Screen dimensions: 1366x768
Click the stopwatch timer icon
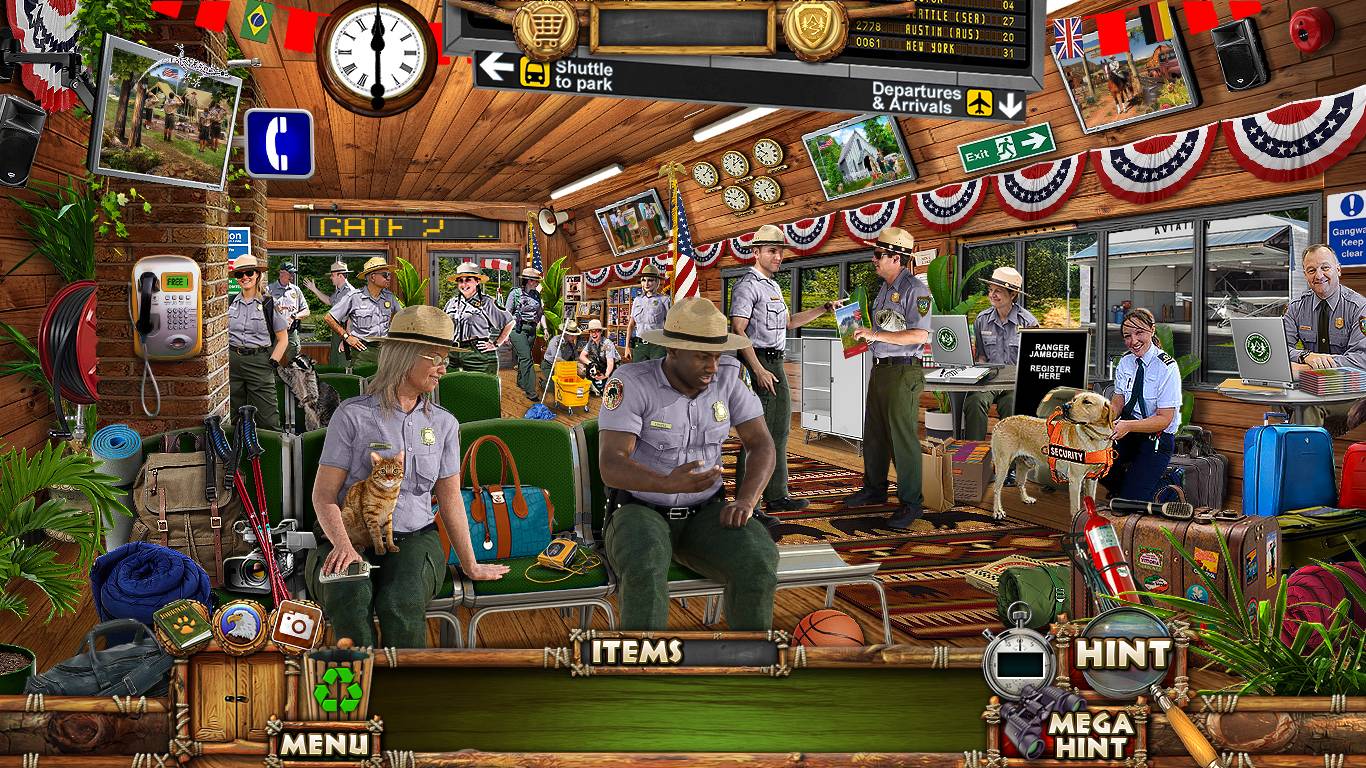point(1018,660)
